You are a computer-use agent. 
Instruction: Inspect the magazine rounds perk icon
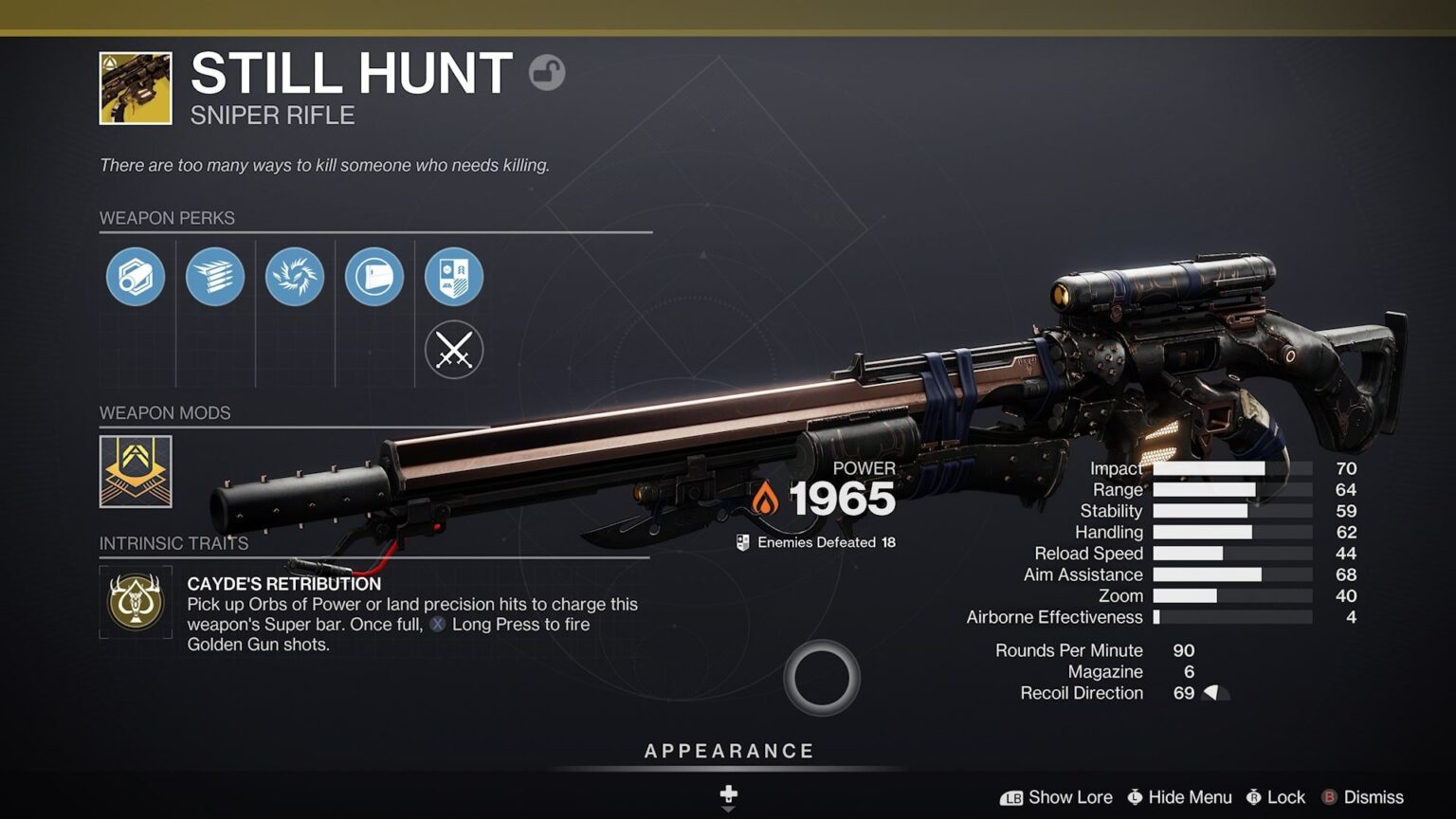tap(215, 276)
